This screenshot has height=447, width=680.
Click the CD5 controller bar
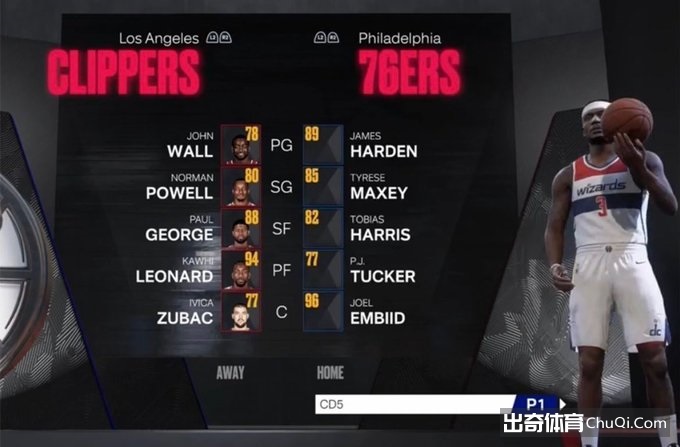point(410,405)
